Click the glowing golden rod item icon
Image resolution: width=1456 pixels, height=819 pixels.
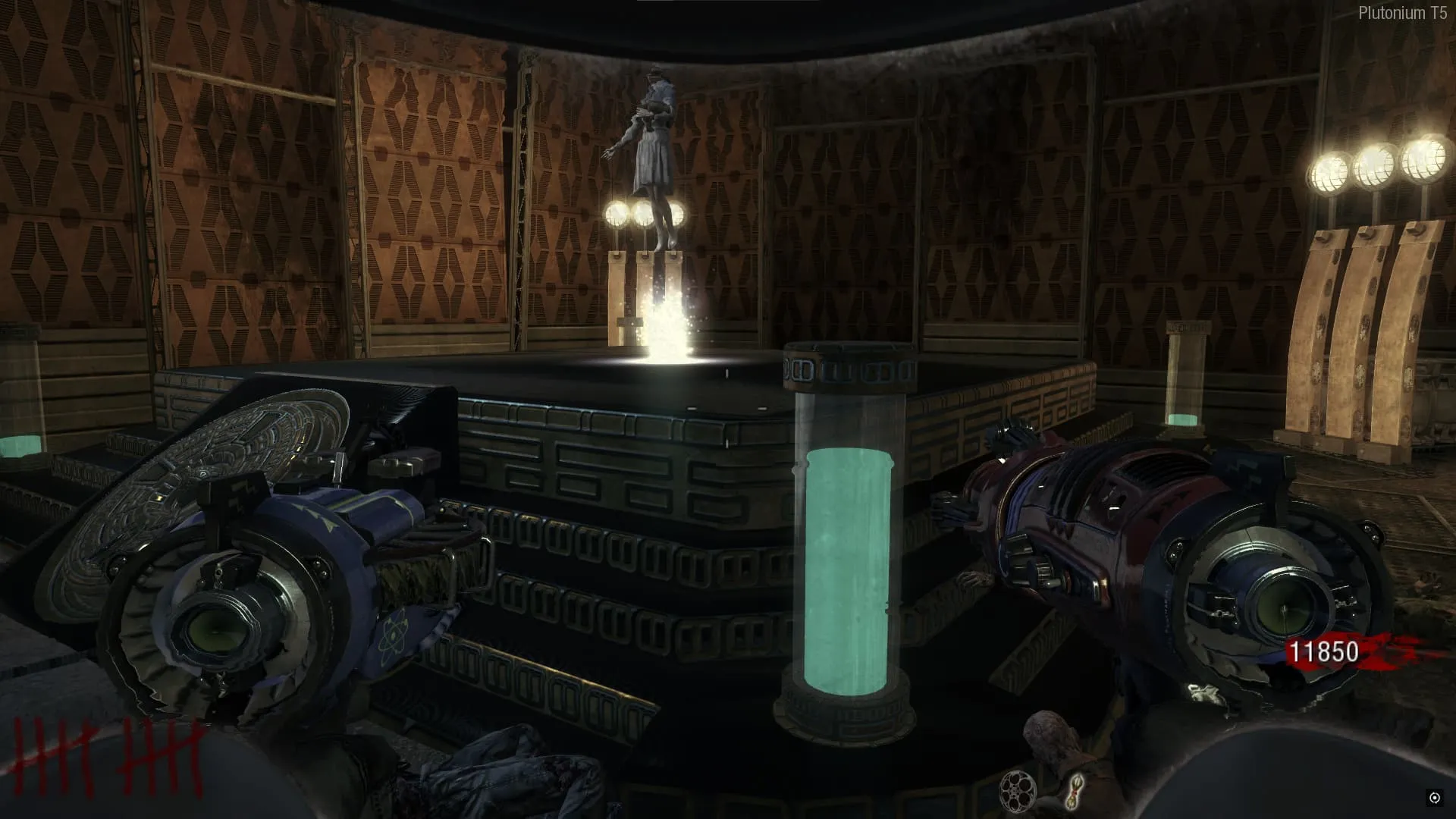[1075, 789]
